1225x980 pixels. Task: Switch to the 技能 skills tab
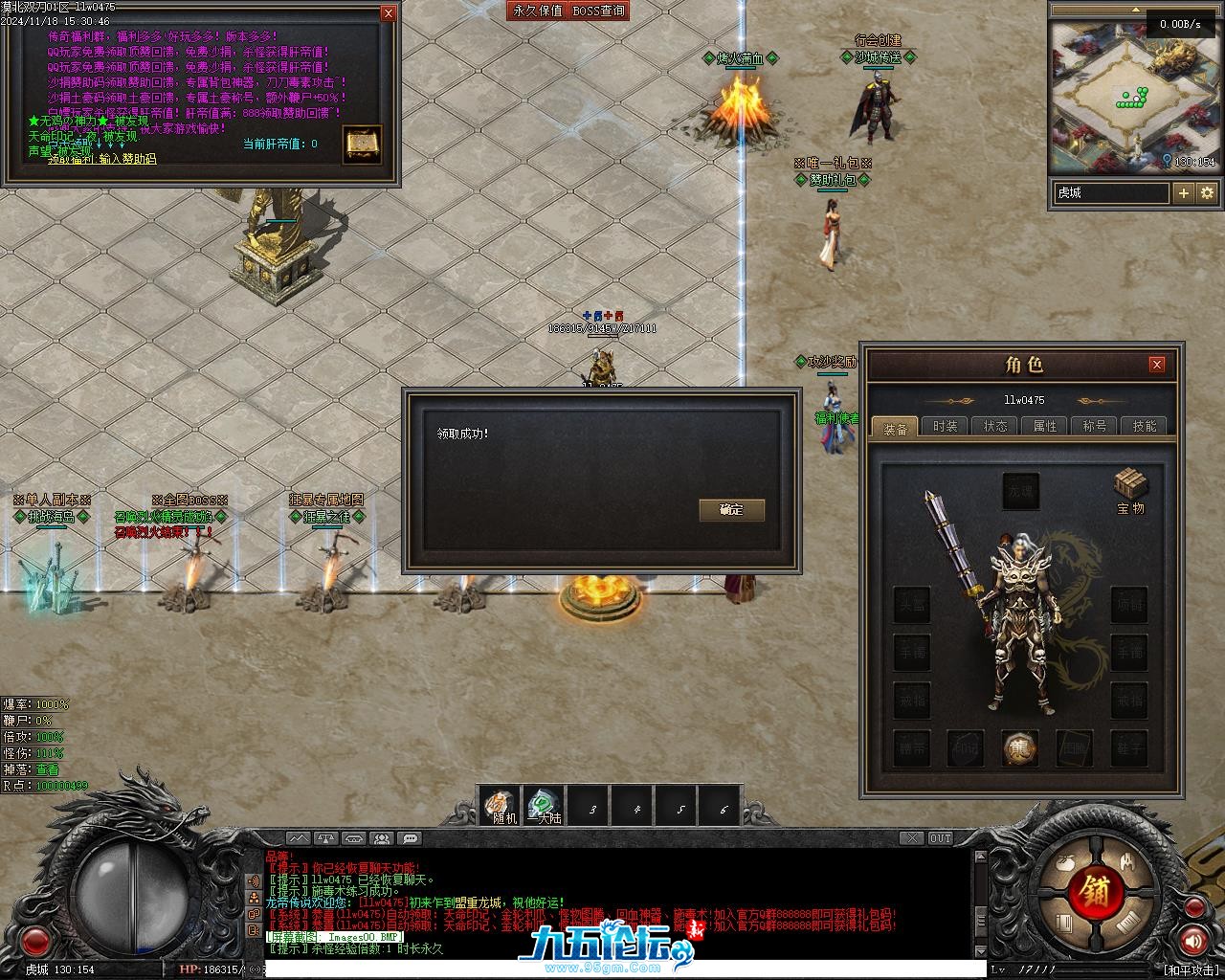1145,427
